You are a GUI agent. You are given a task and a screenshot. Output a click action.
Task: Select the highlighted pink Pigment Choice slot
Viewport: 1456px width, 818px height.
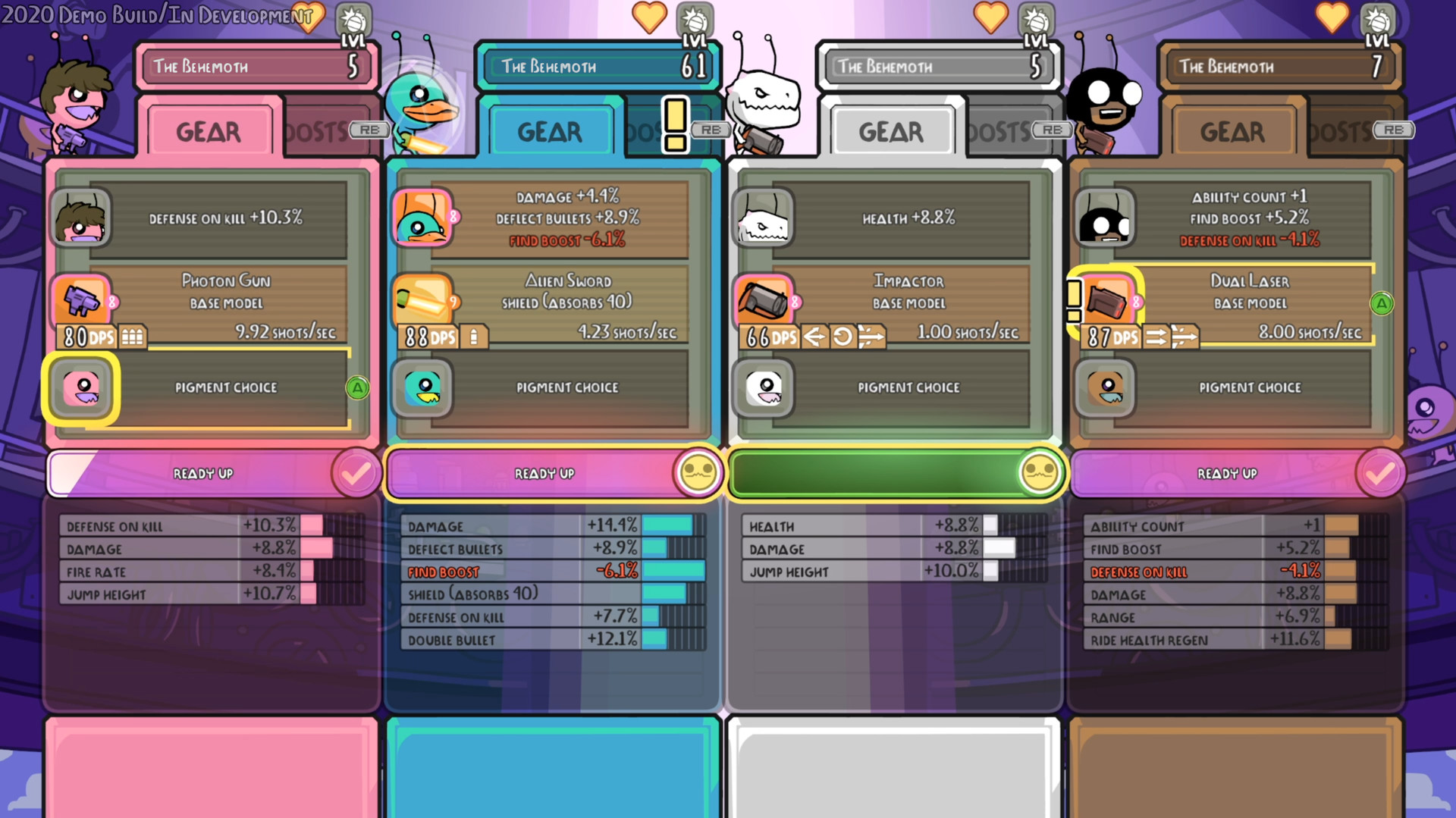[83, 387]
